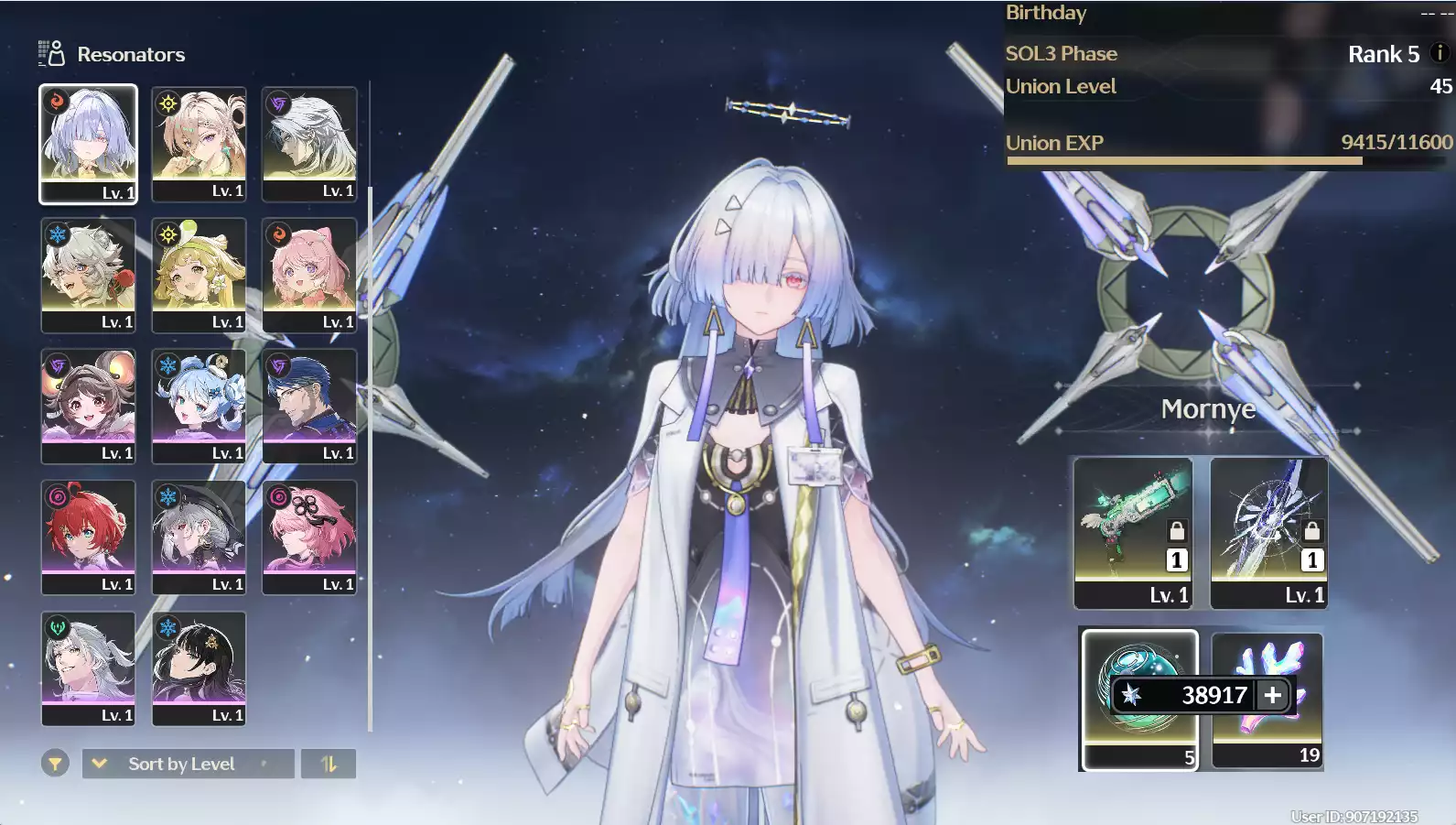Select the grey-haired girl wearing a black cap
Image resolution: width=1456 pixels, height=825 pixels.
[199, 536]
